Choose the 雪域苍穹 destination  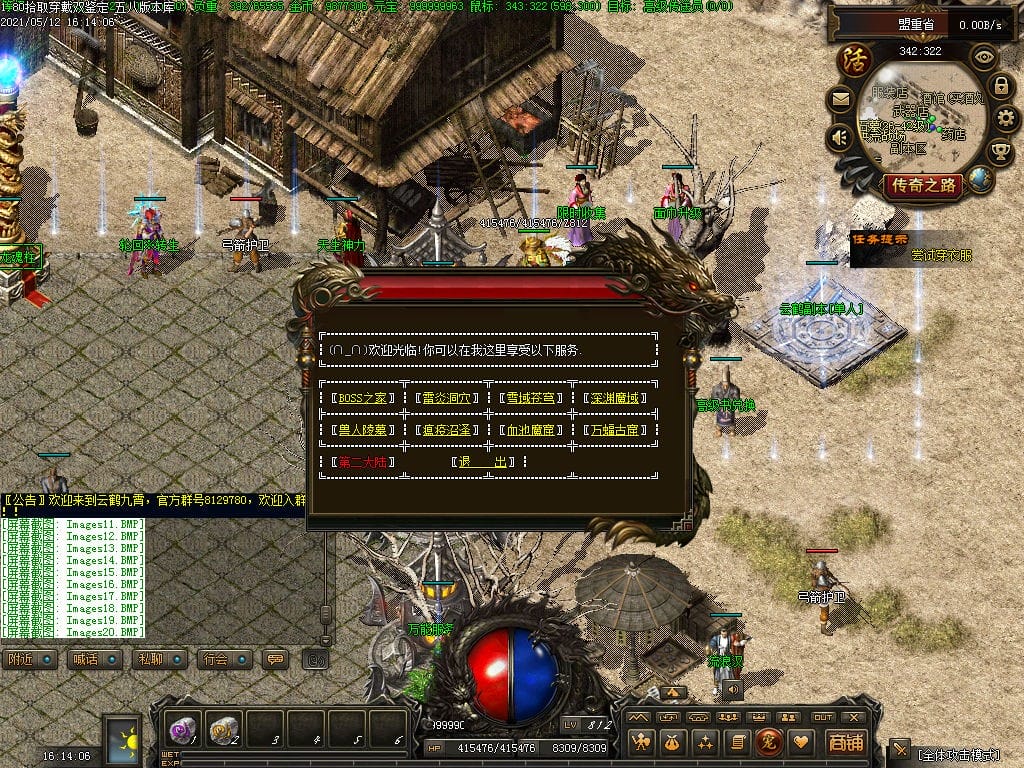(x=530, y=398)
